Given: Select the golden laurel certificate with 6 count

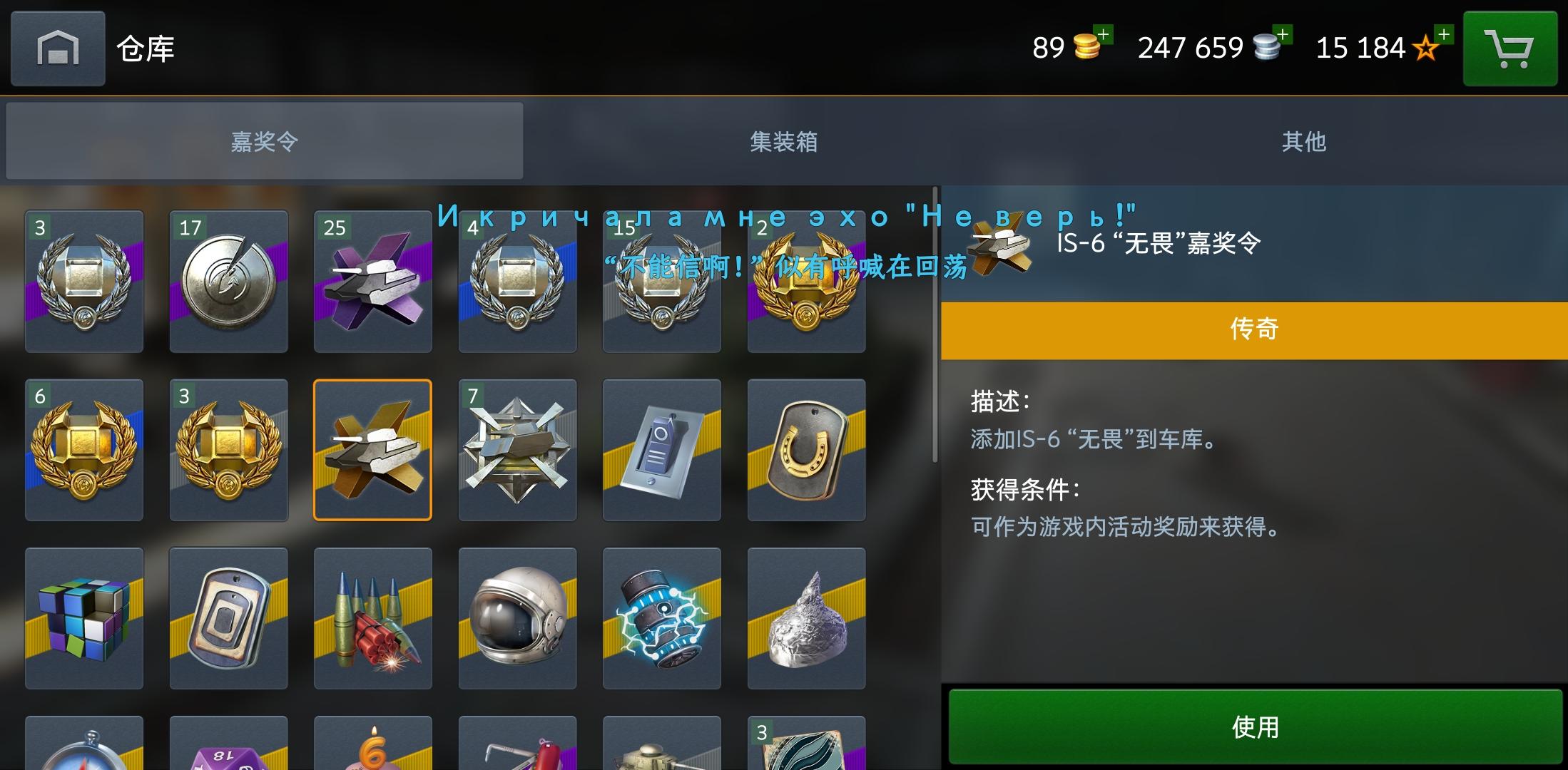Looking at the screenshot, I should tap(83, 451).
